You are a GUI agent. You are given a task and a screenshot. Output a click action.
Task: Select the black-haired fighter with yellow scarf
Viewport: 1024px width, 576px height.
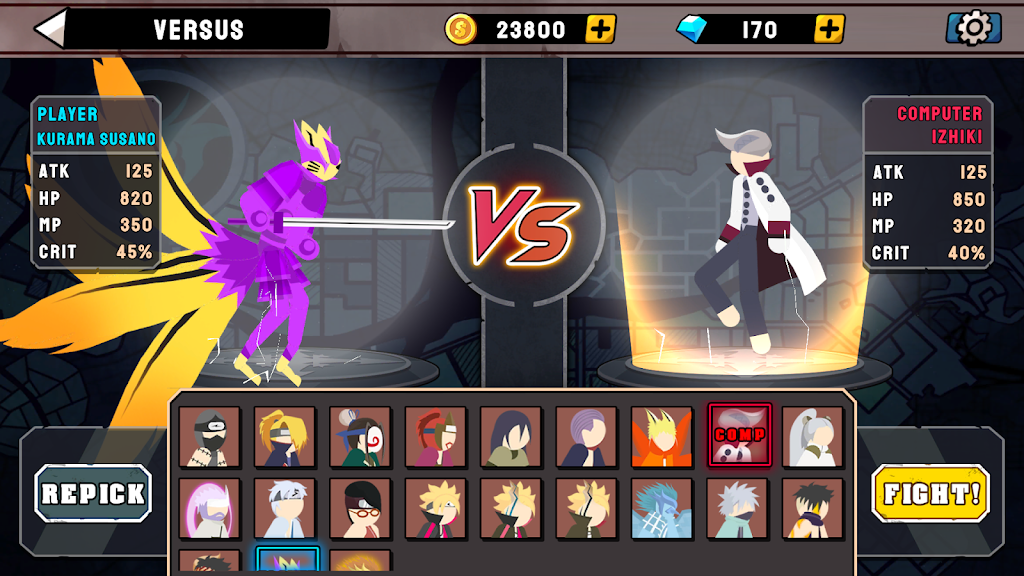coord(812,509)
